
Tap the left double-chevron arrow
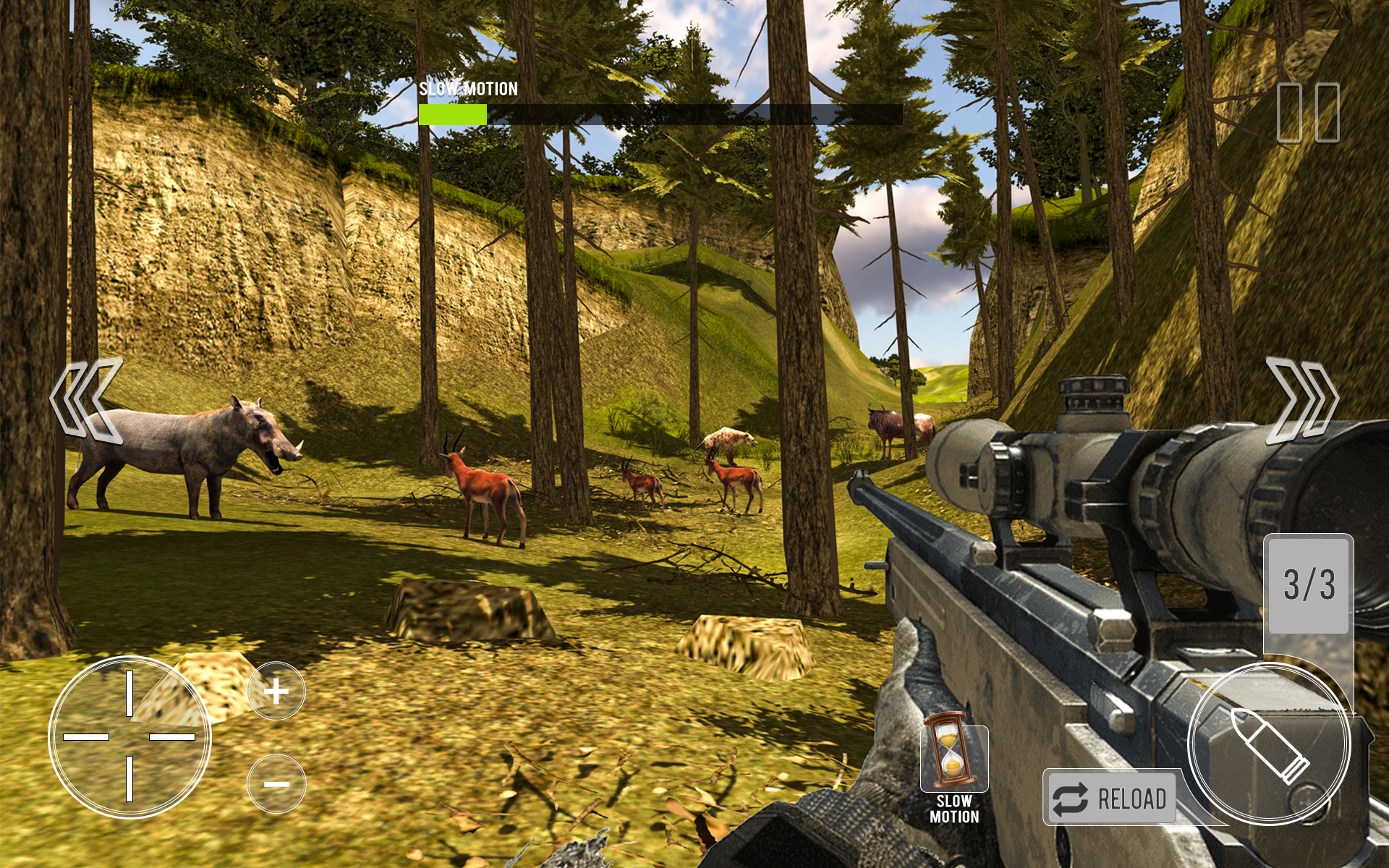click(x=86, y=399)
